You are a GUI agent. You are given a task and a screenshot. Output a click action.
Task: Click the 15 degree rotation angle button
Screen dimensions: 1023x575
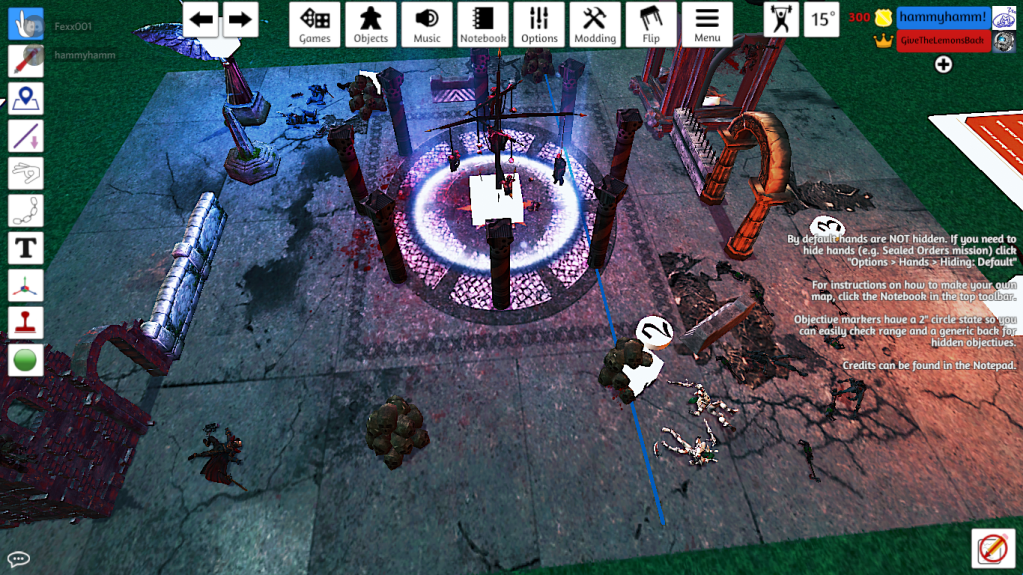(823, 19)
